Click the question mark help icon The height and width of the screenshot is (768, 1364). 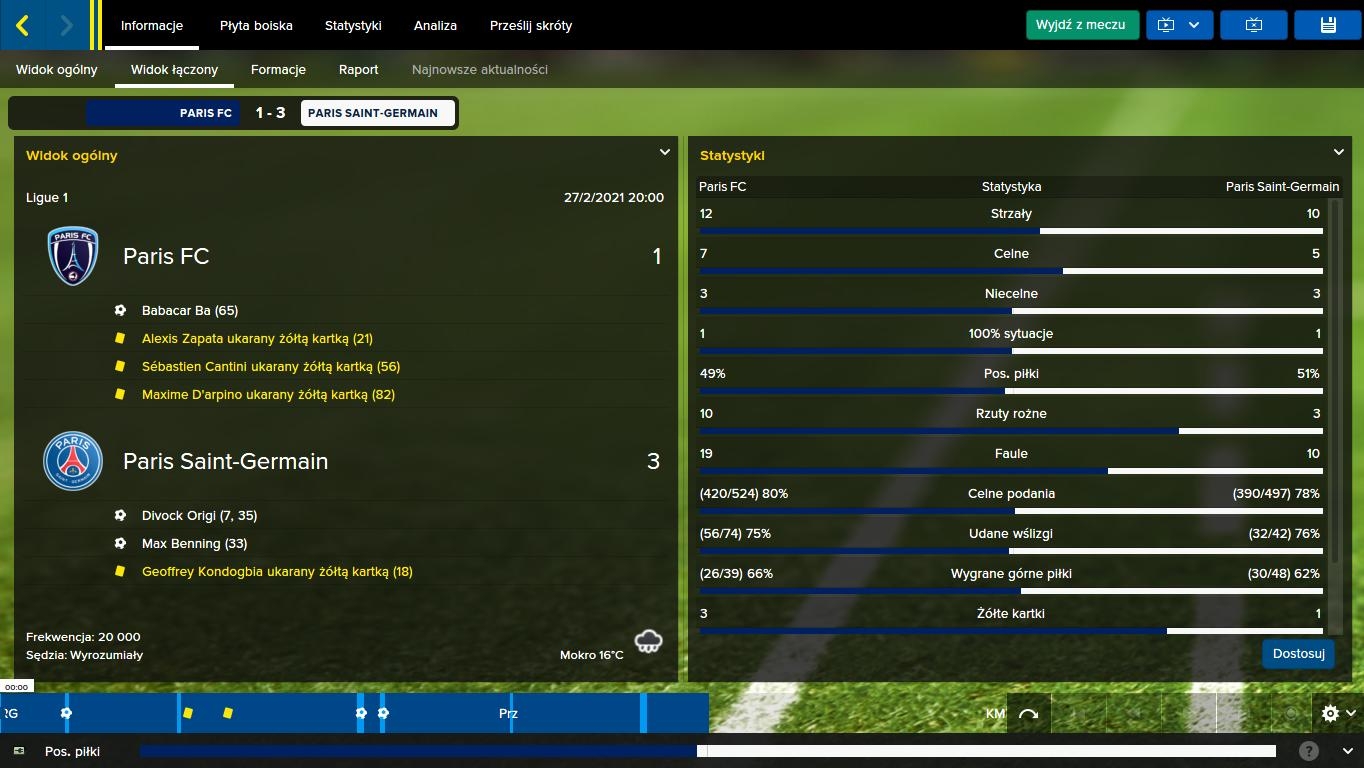coord(1308,751)
